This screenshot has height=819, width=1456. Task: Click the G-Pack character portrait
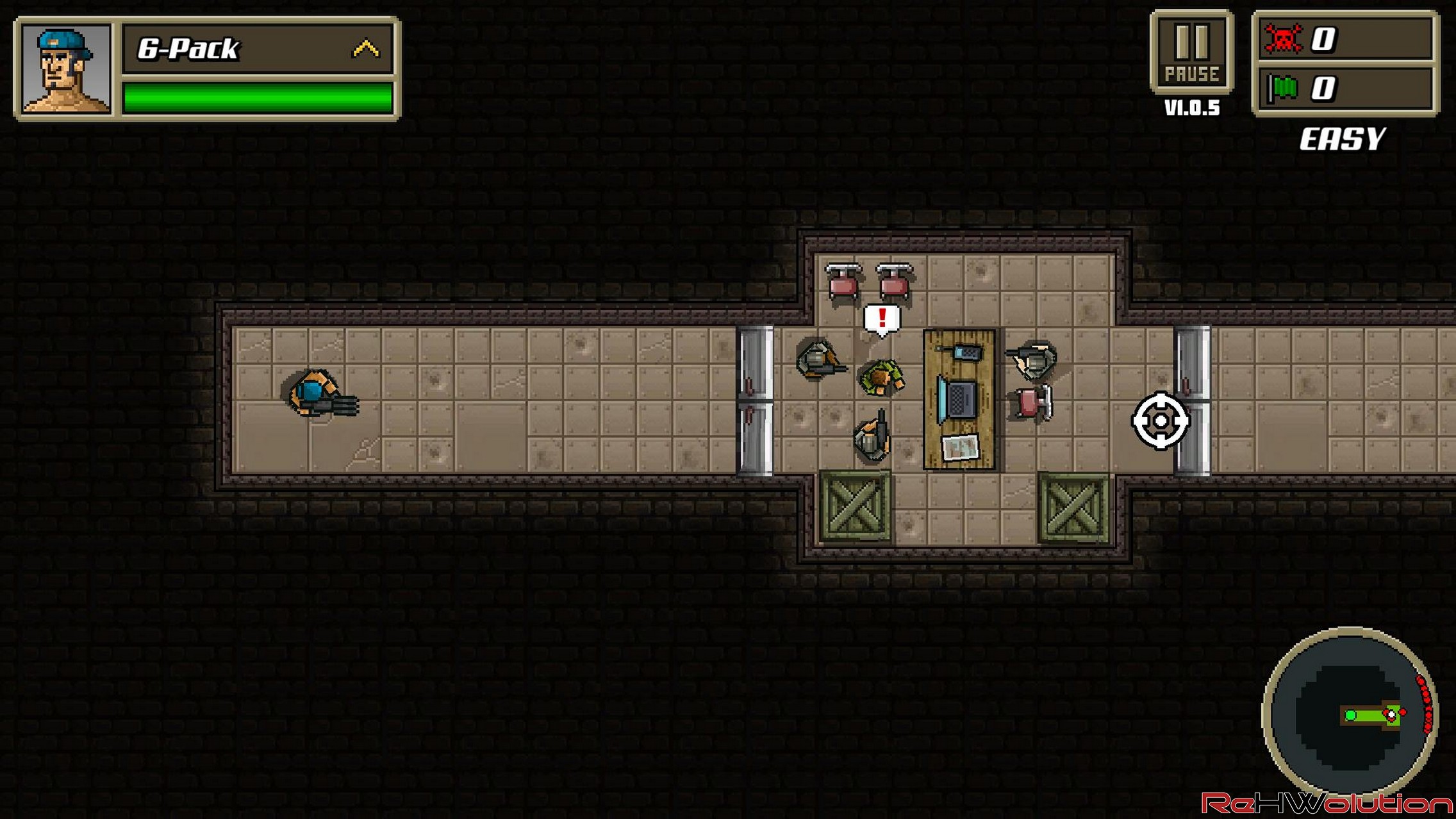click(x=65, y=69)
